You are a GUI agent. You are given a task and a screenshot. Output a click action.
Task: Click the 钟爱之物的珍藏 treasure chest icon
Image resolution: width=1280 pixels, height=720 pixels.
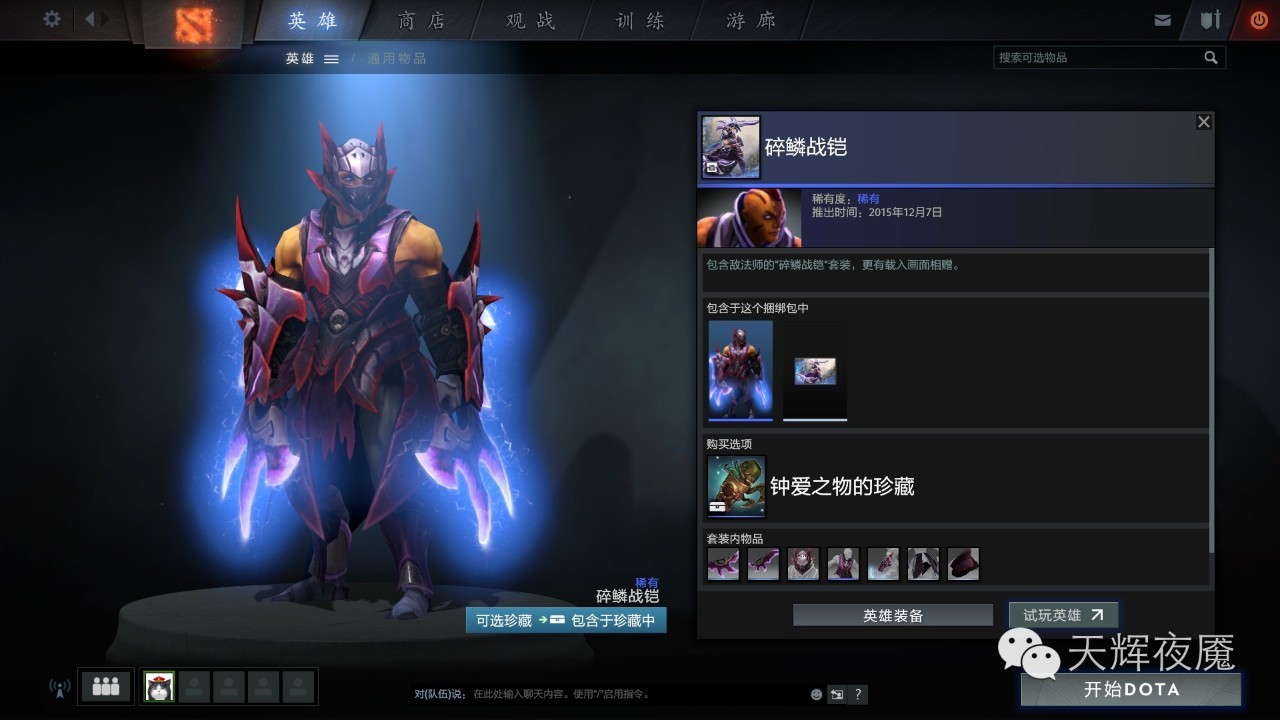(736, 485)
